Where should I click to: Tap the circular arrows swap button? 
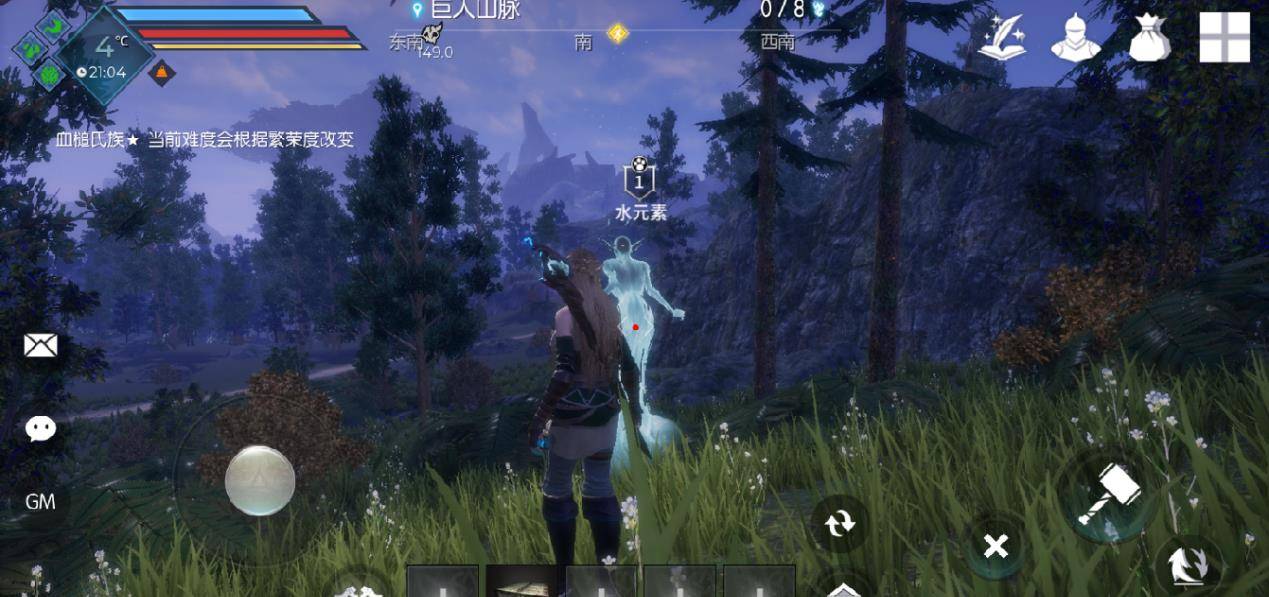840,522
